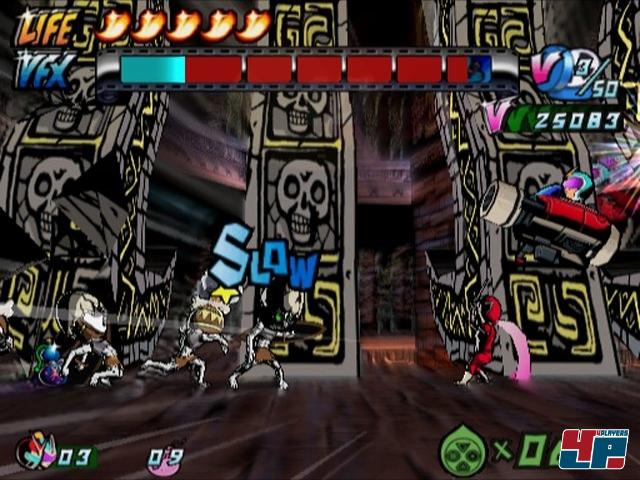Click the Voomerang item icon

click(37, 453)
